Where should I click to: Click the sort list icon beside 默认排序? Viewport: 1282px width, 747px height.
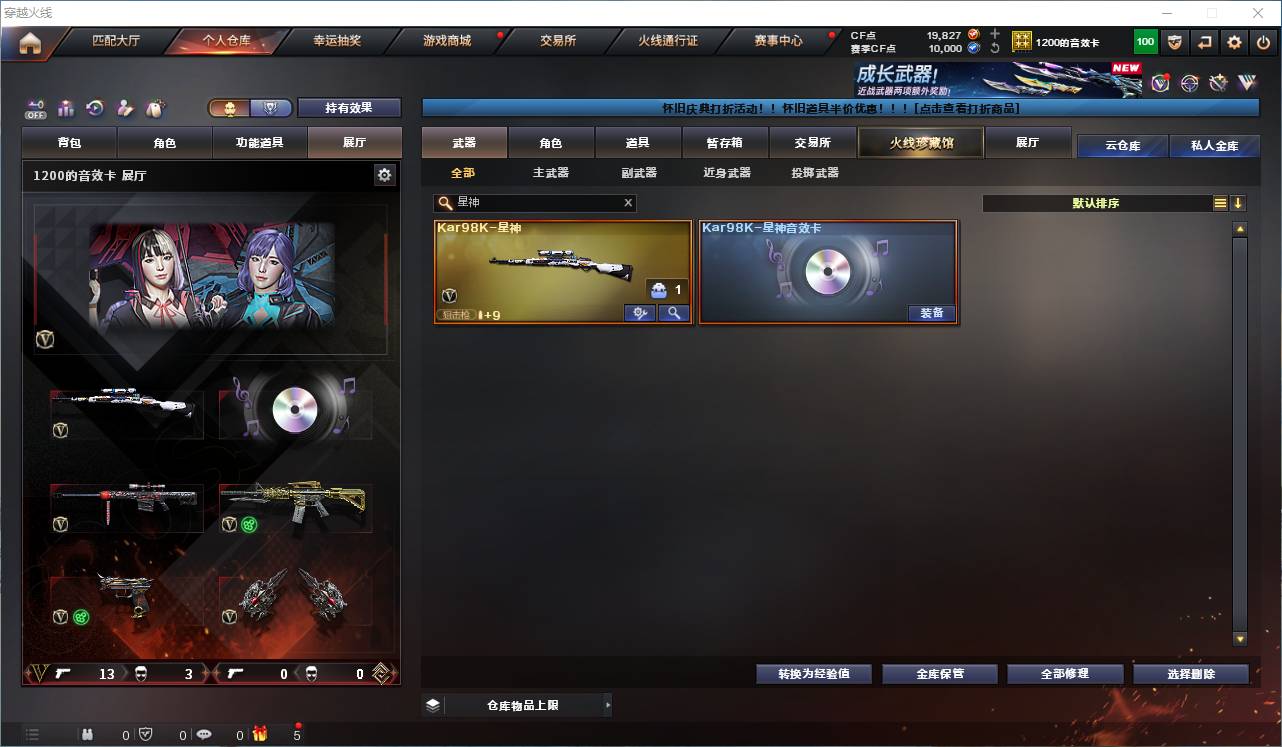pyautogui.click(x=1219, y=203)
